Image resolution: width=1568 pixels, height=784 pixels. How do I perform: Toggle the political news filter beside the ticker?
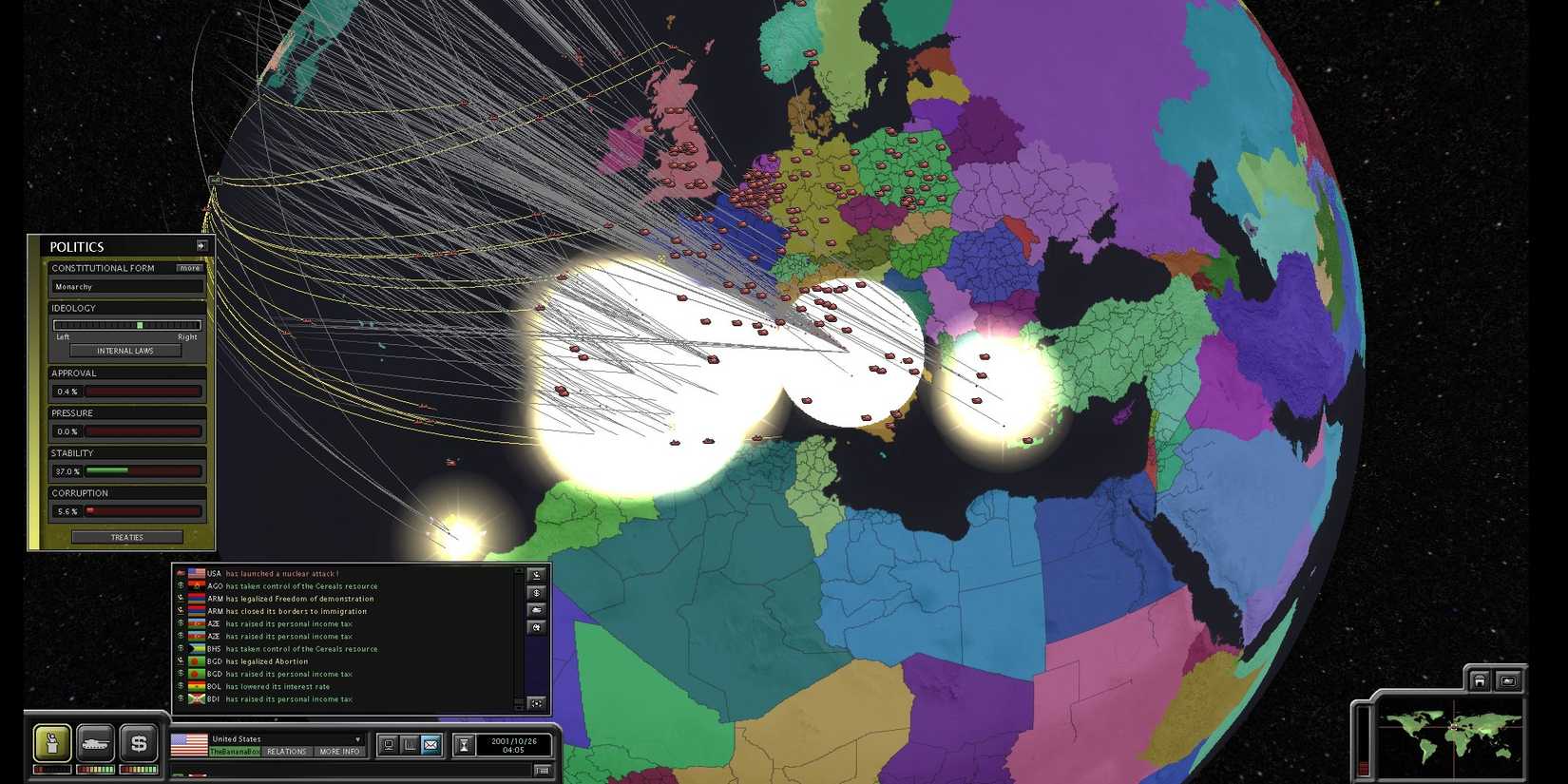(x=536, y=574)
